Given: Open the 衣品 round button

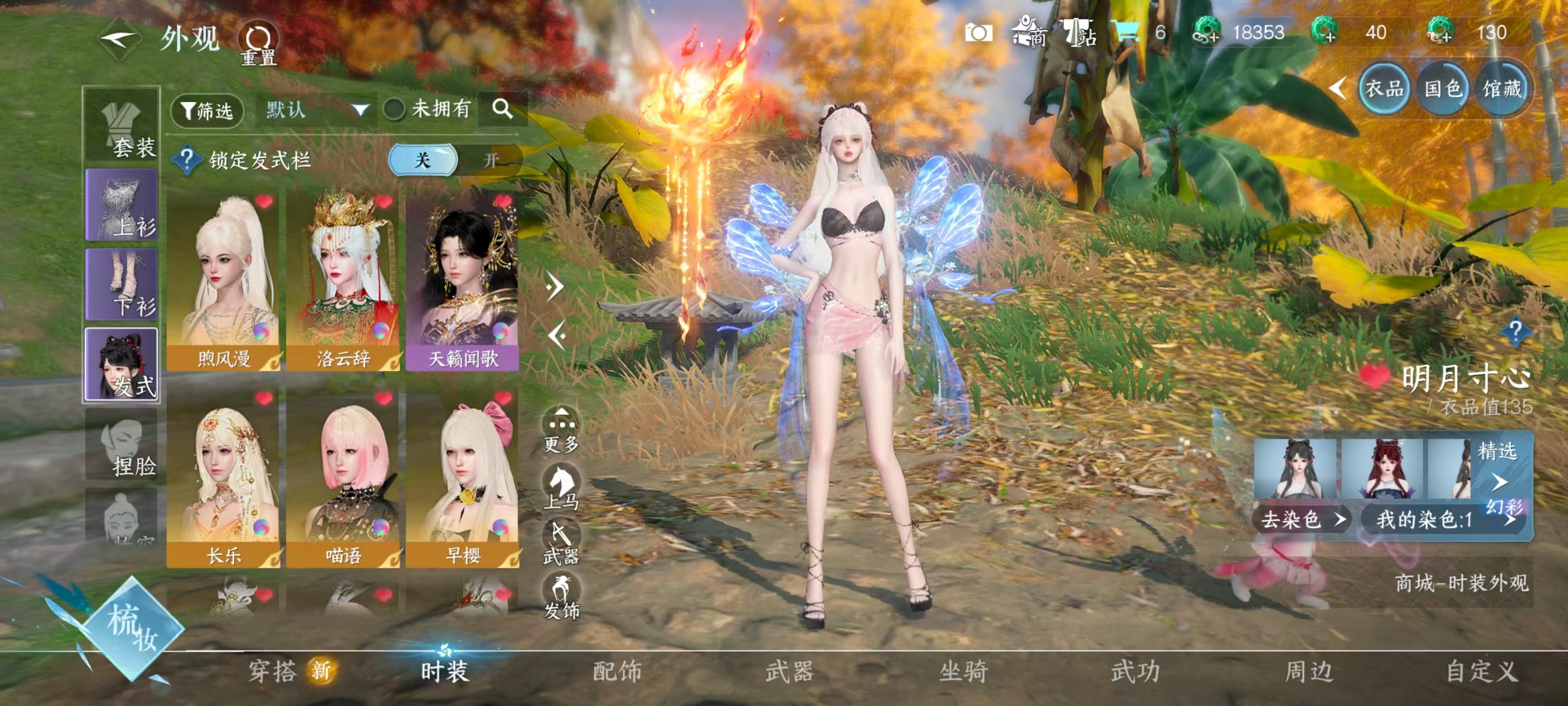Looking at the screenshot, I should [x=1384, y=89].
